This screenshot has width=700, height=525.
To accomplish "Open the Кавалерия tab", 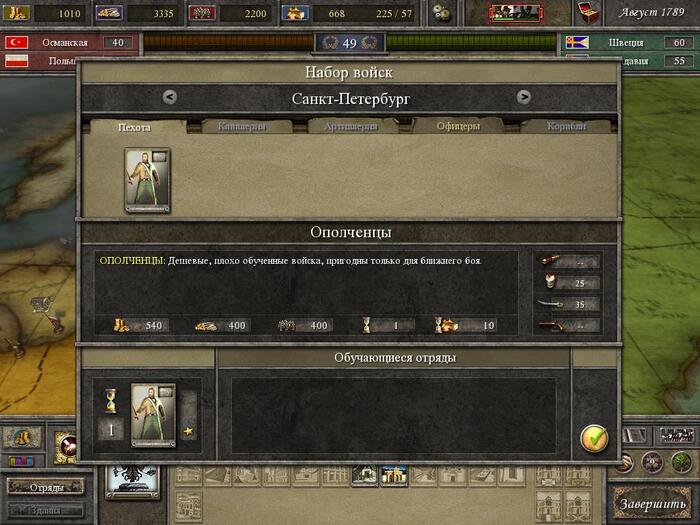I will [x=240, y=127].
